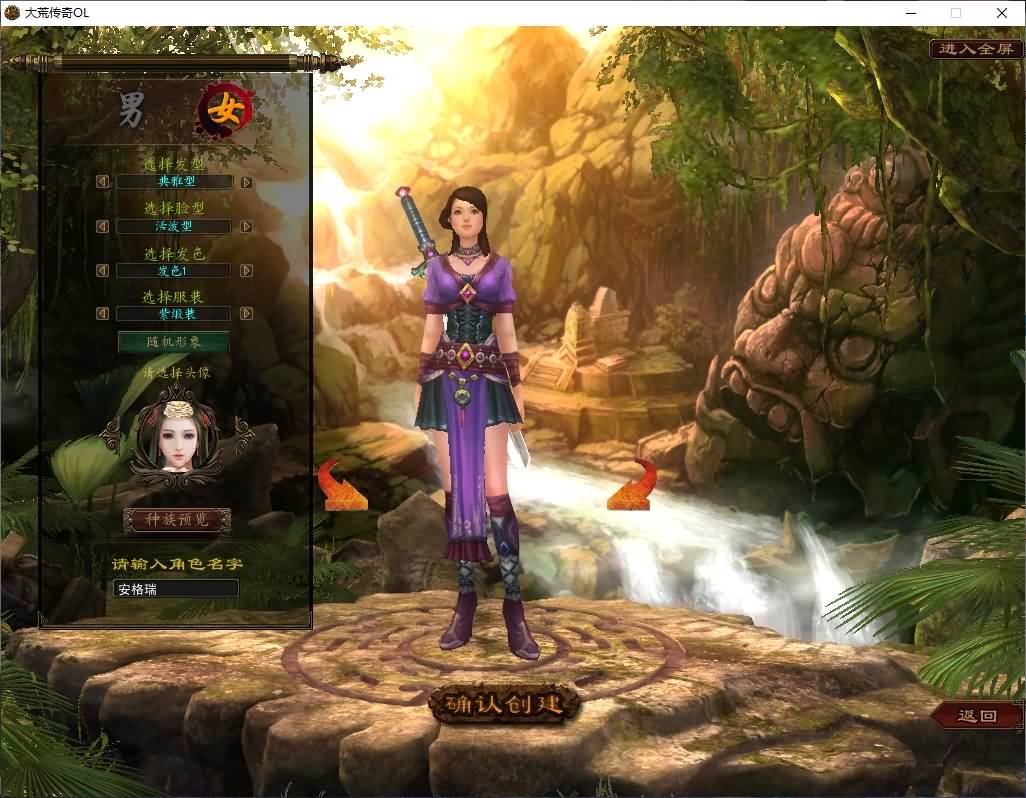Focus the character name input field
The width and height of the screenshot is (1026, 798).
point(176,589)
